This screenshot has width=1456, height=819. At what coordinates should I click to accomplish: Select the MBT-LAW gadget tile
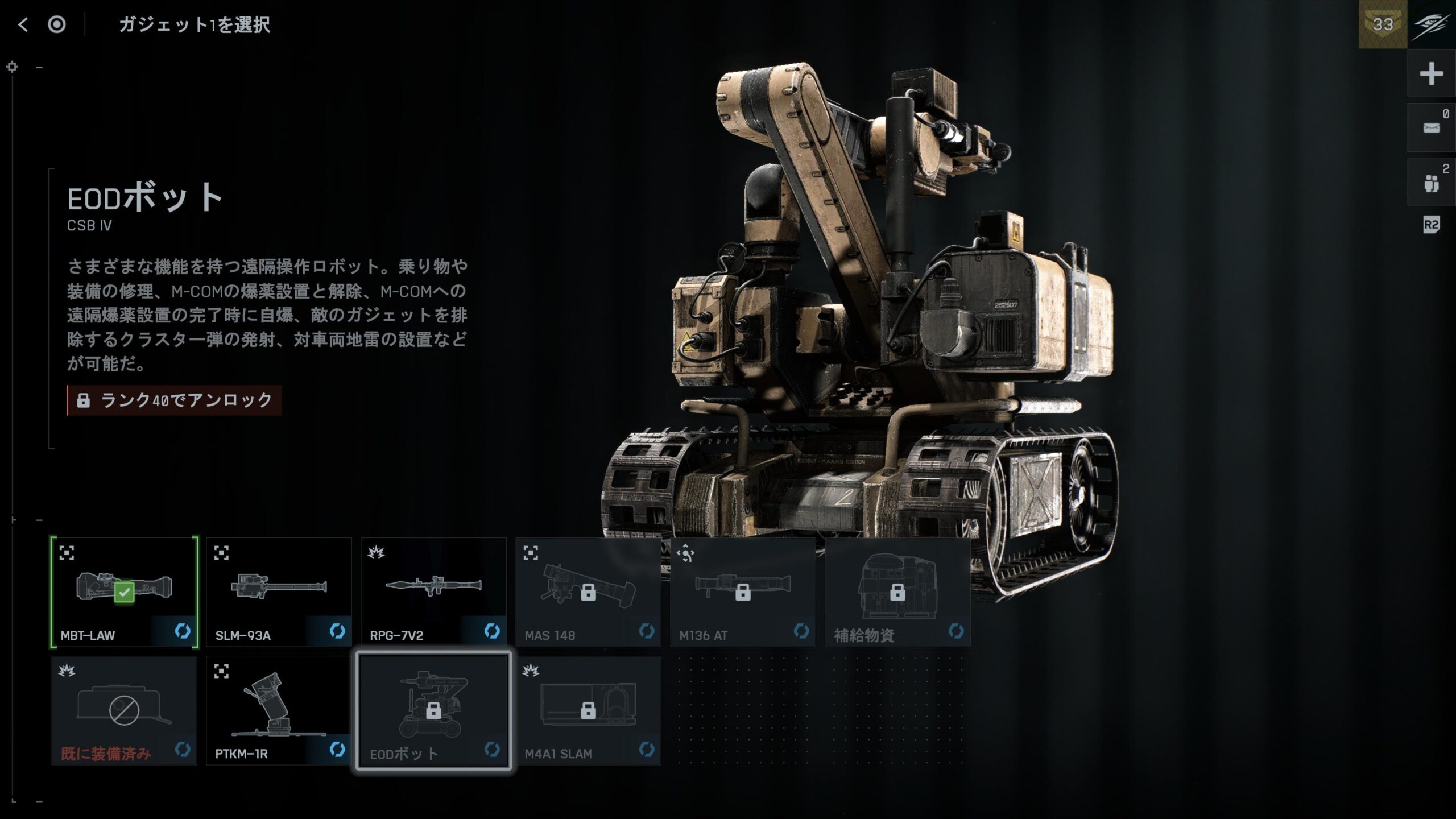[124, 591]
